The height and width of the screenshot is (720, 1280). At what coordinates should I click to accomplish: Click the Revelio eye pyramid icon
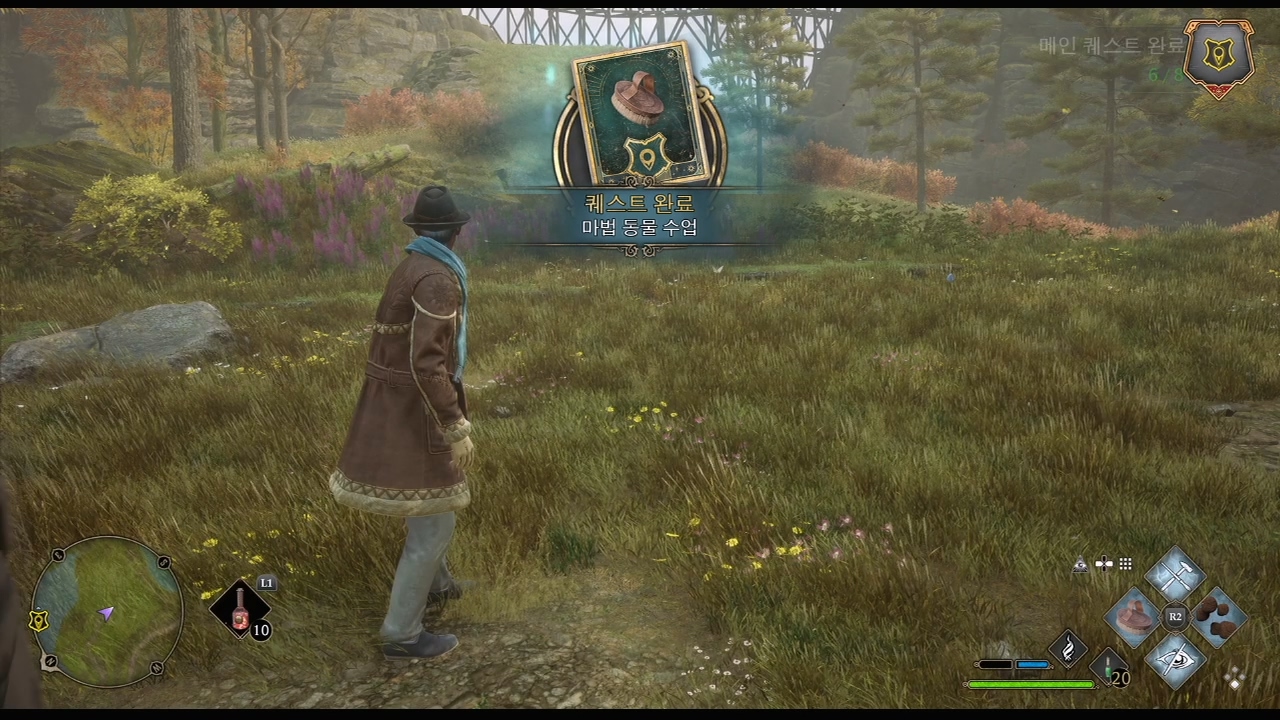(x=1080, y=565)
